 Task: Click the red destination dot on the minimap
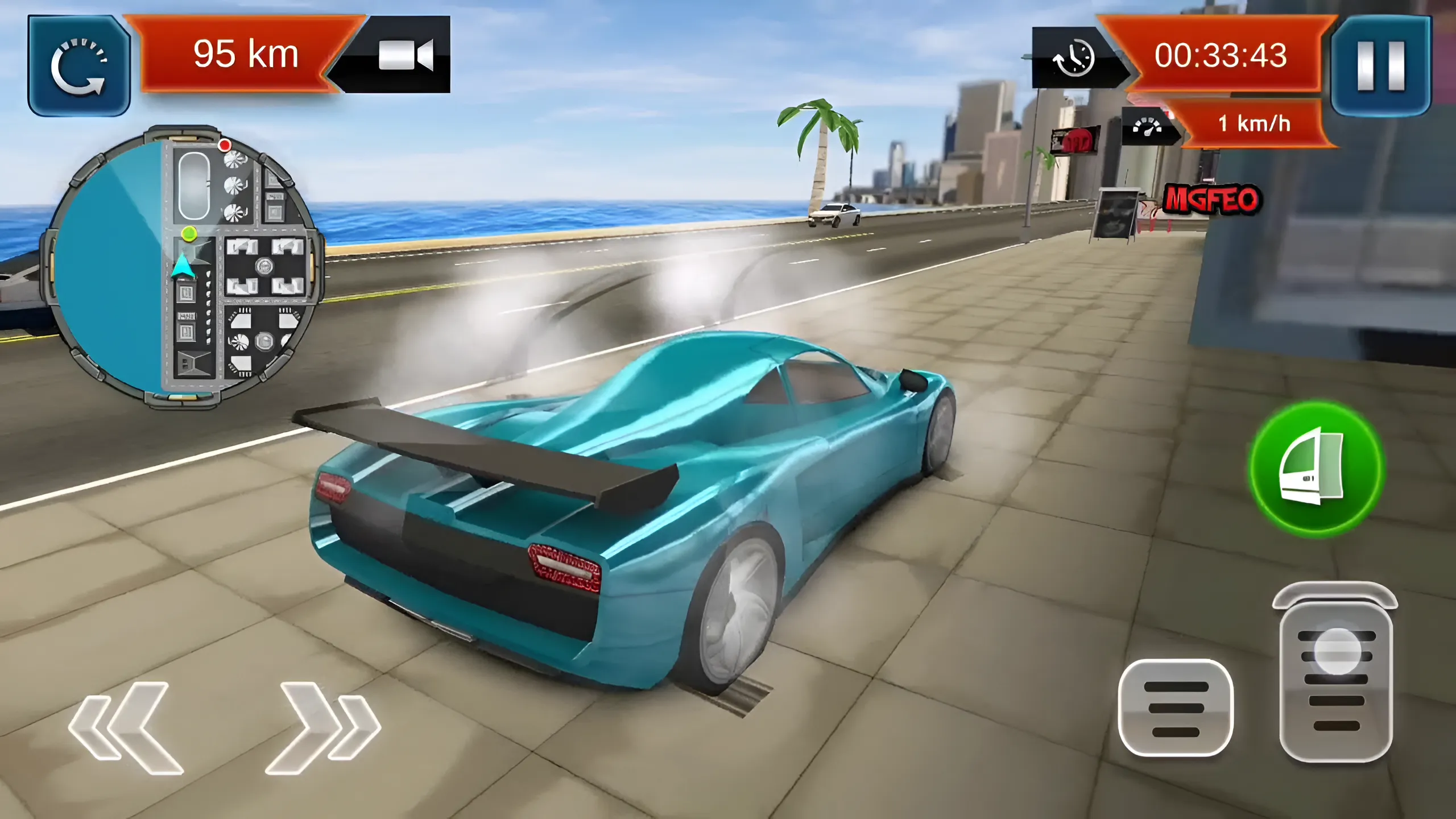pos(225,146)
